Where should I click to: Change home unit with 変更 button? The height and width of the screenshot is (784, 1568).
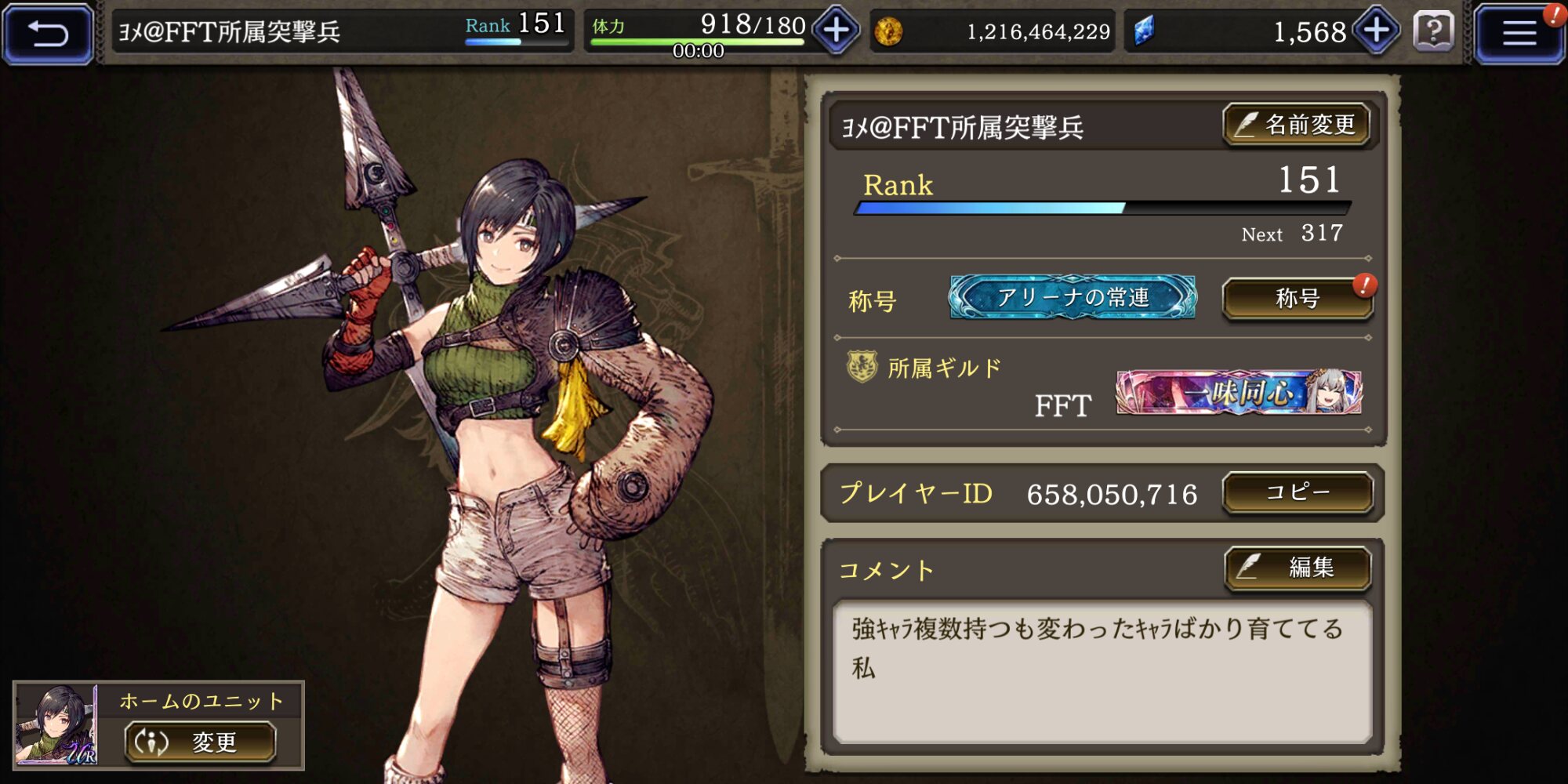(201, 742)
